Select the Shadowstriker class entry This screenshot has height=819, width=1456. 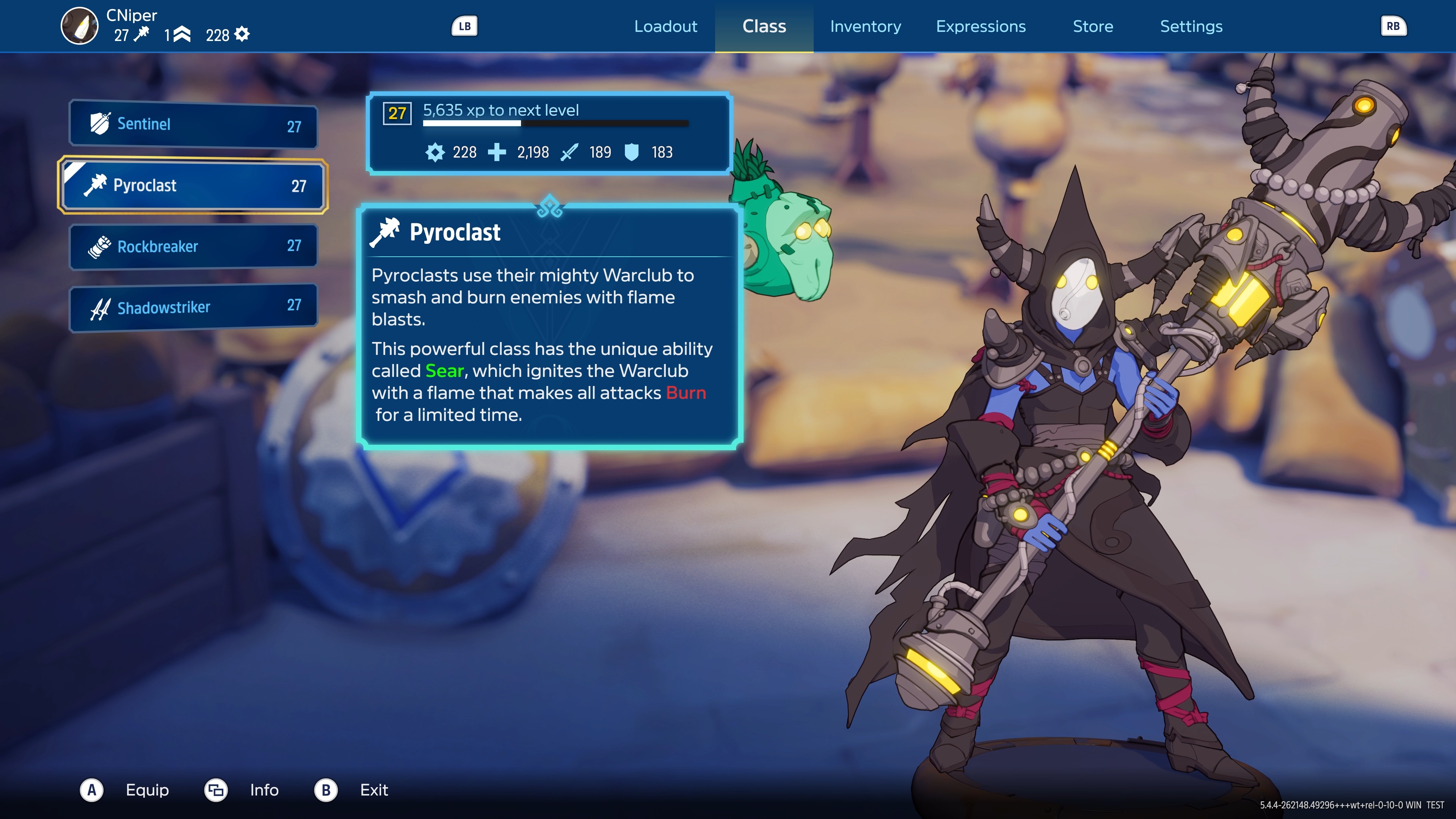[192, 307]
